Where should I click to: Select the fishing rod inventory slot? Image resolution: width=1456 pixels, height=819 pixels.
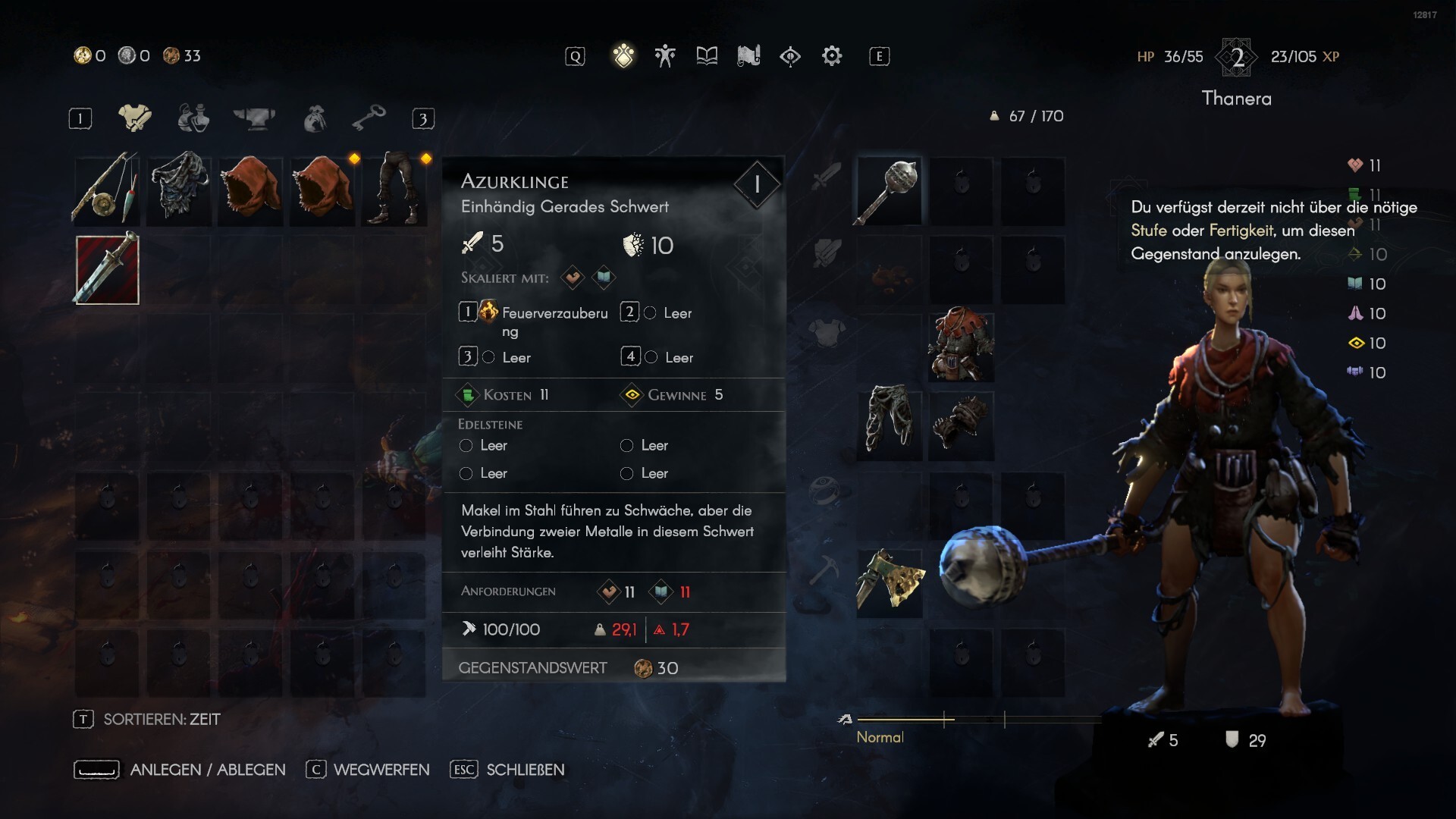[x=107, y=190]
